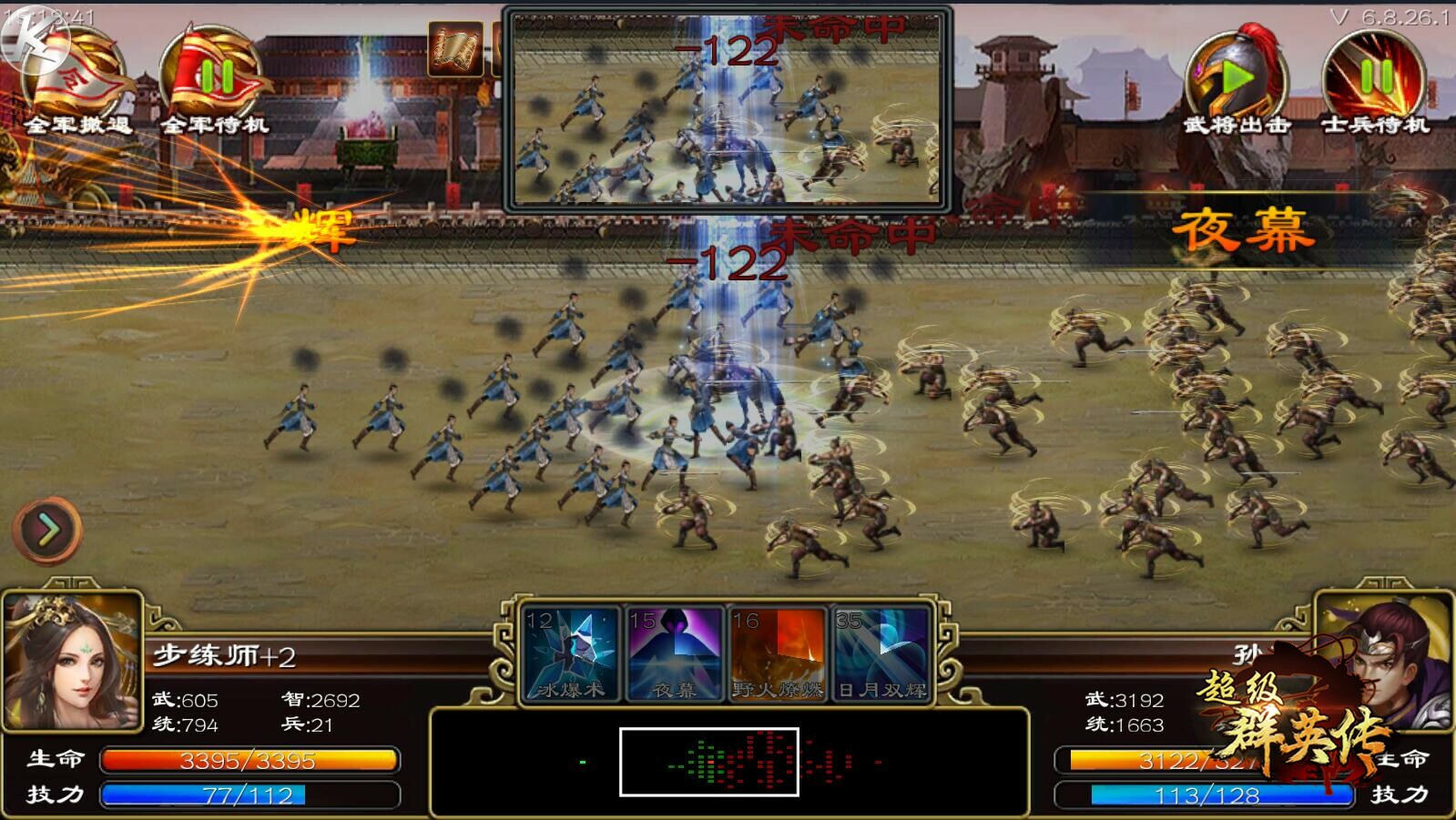Click 步练师's 生命 health bar
This screenshot has width=1456, height=820.
coord(250,760)
